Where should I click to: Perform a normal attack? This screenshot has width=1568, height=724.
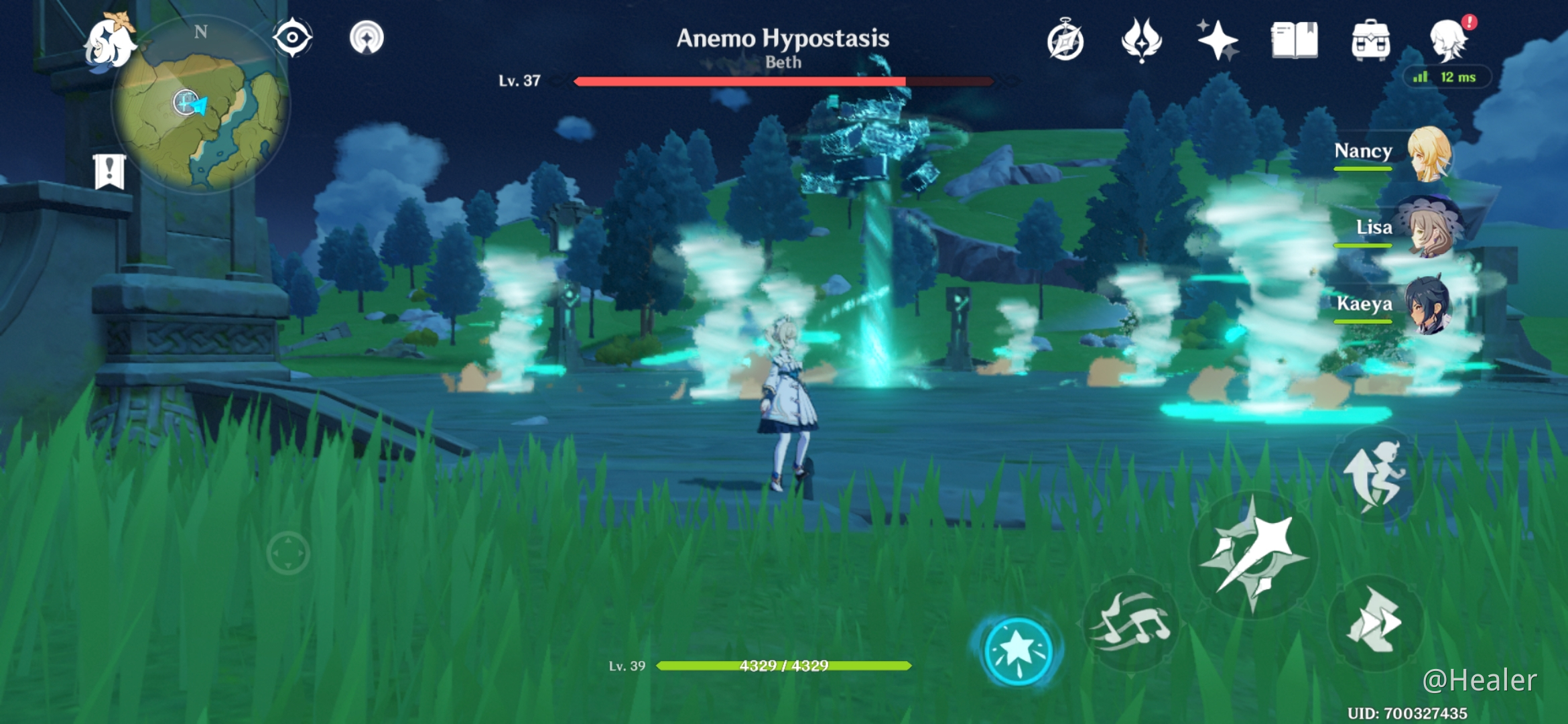click(x=1253, y=555)
